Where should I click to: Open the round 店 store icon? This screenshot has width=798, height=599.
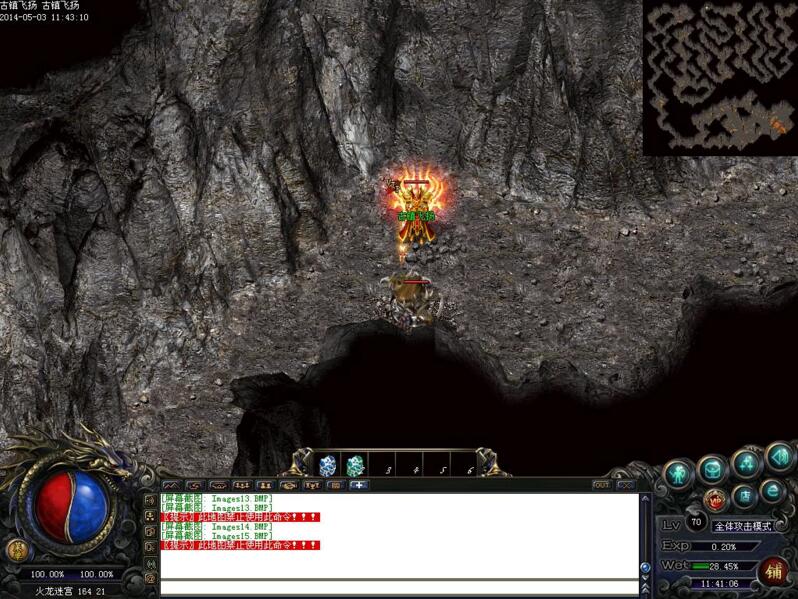(744, 496)
